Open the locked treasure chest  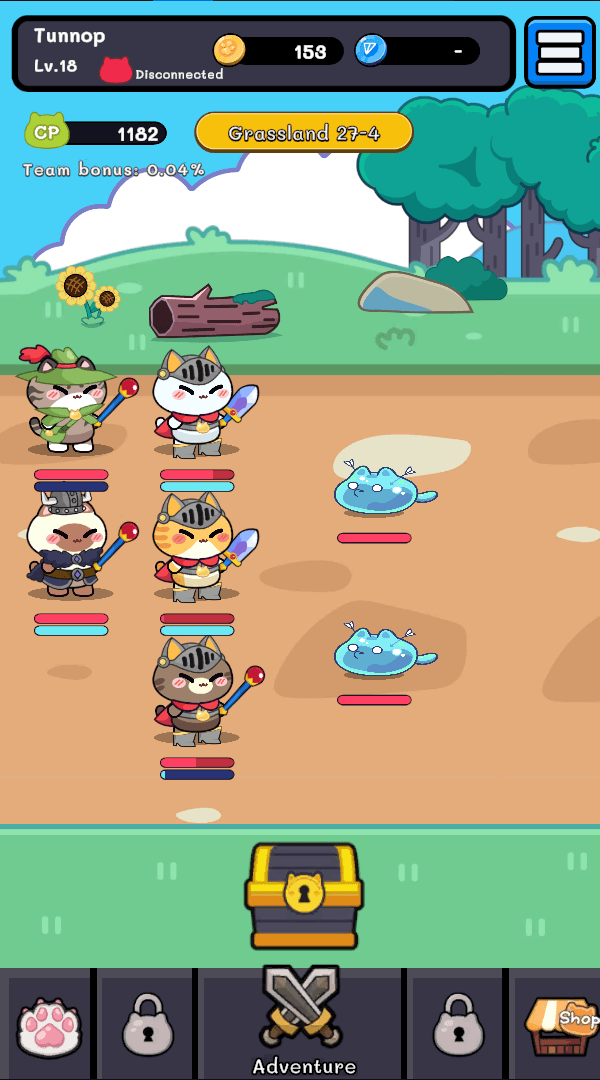[x=303, y=895]
